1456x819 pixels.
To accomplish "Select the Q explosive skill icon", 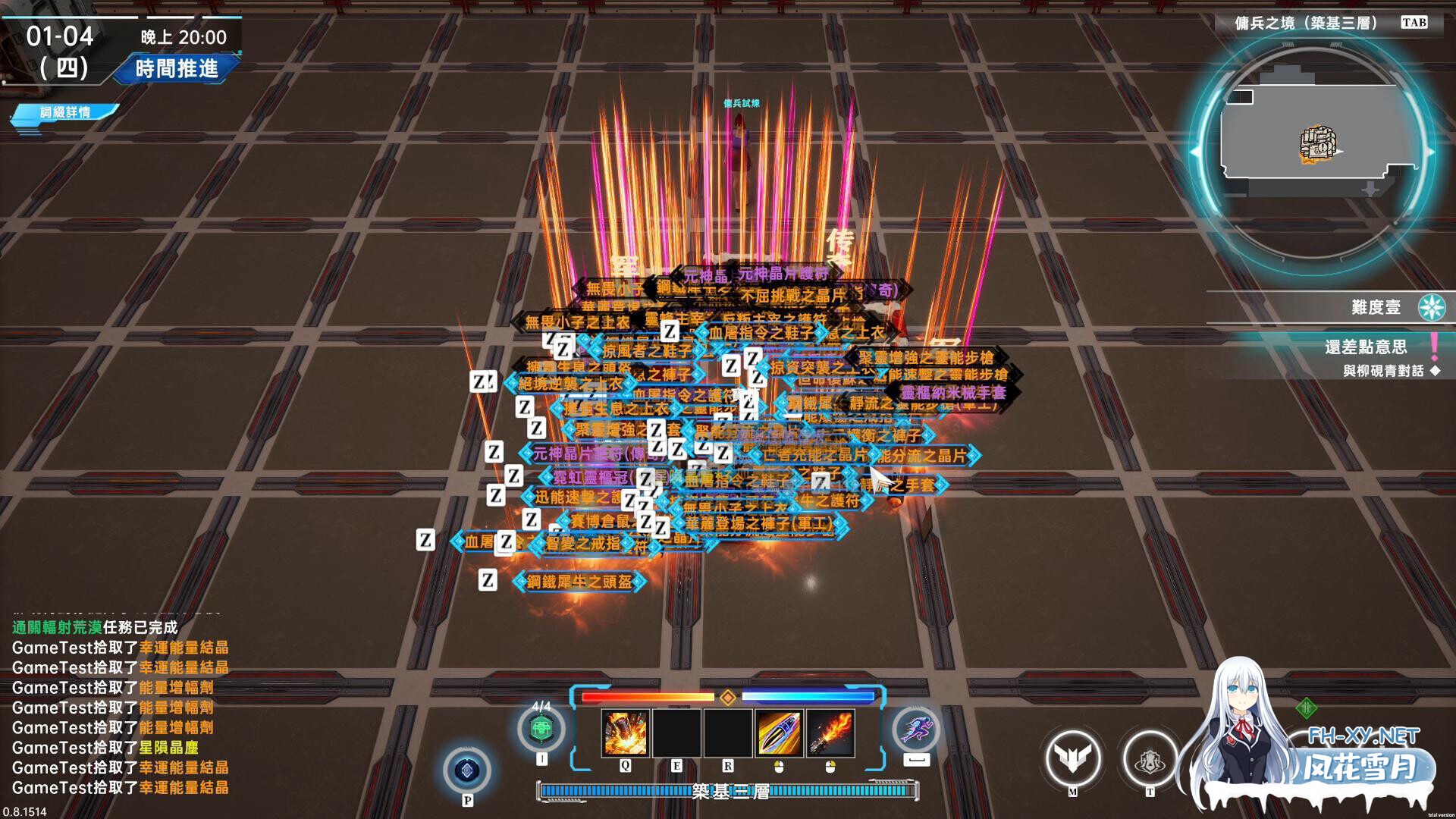I will (624, 732).
